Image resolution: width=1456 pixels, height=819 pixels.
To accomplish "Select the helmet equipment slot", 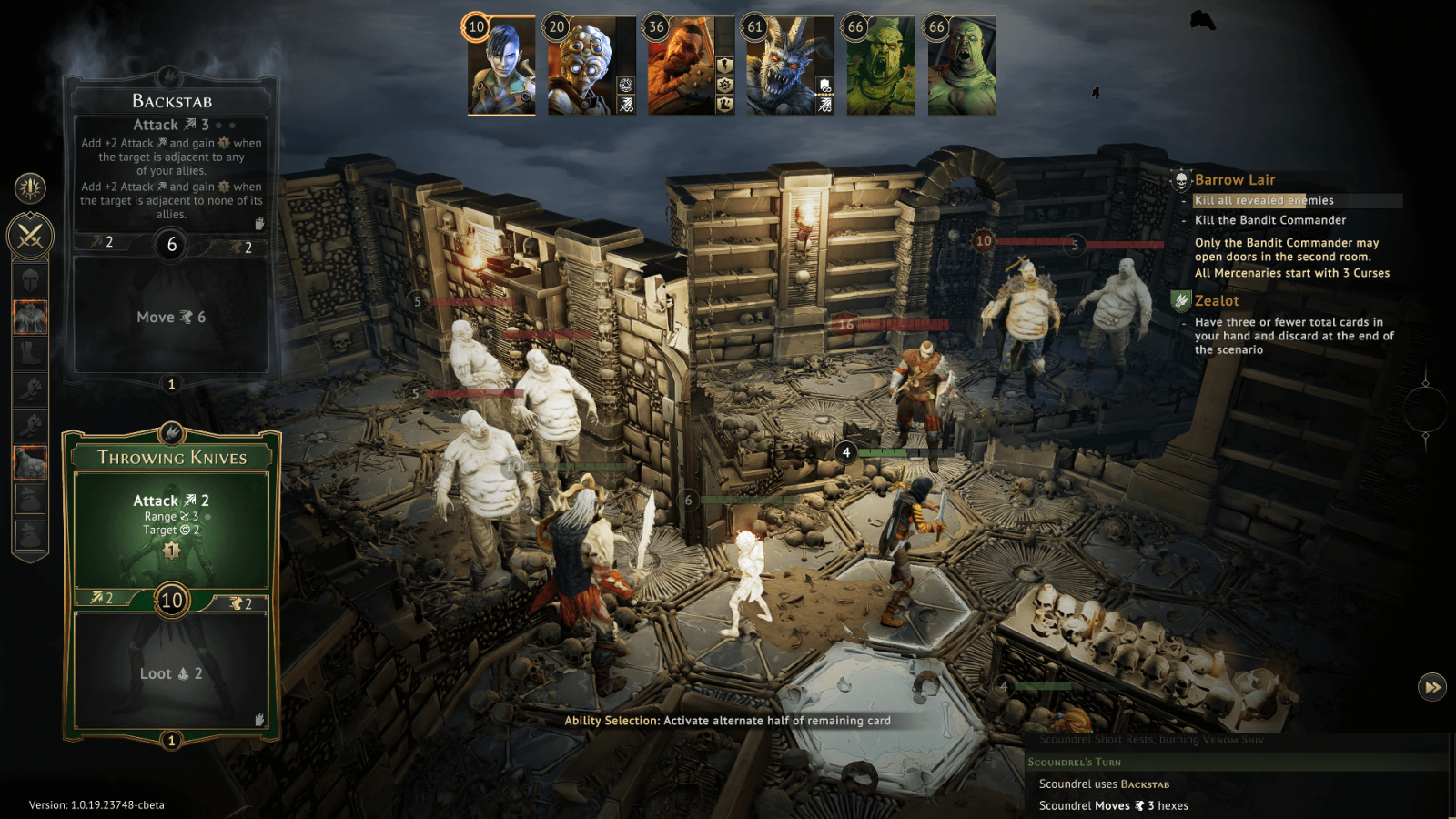I will point(30,279).
